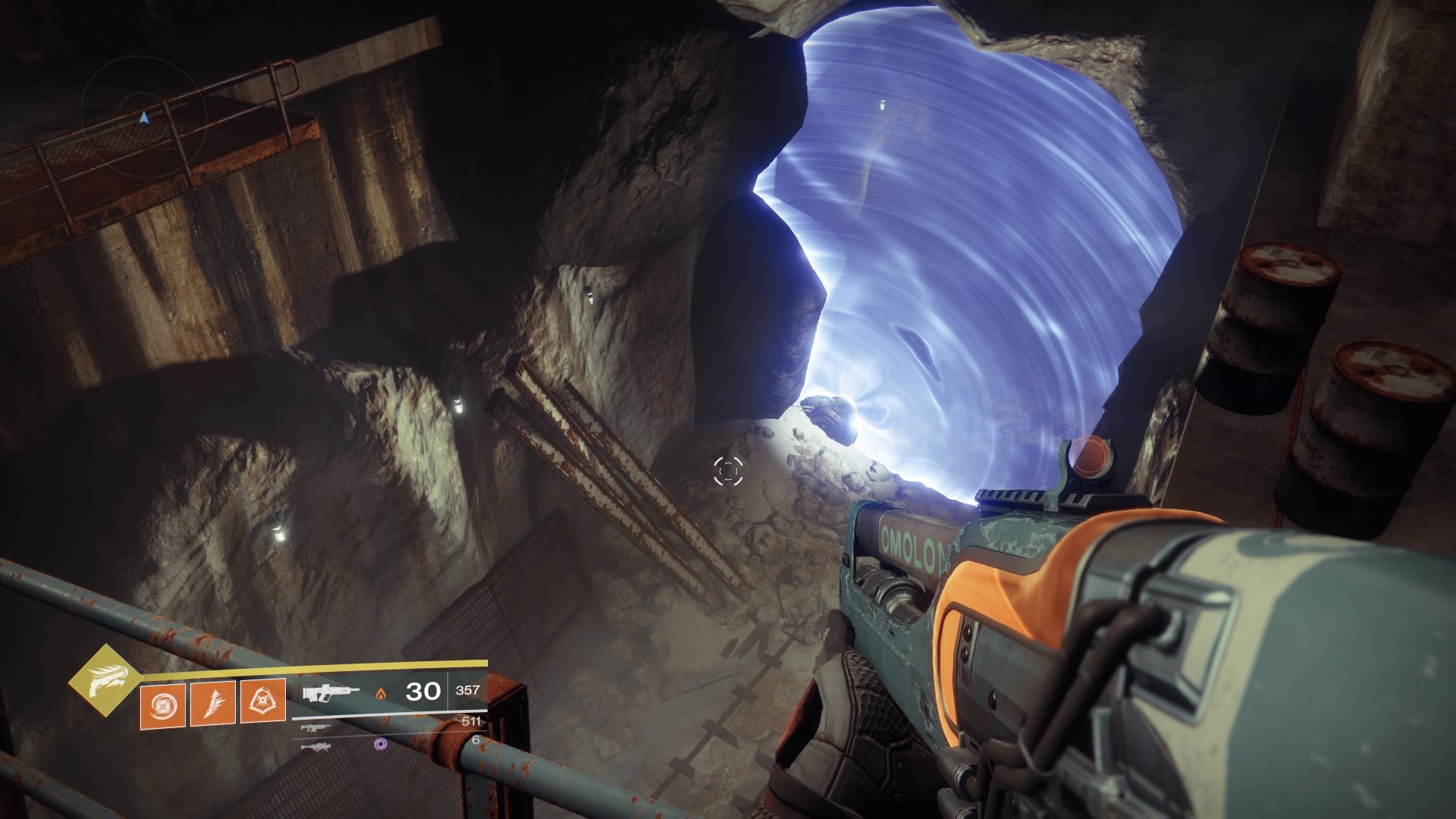This screenshot has height=819, width=1456.
Task: Select the swirling grenade ability icon
Action: point(162,700)
